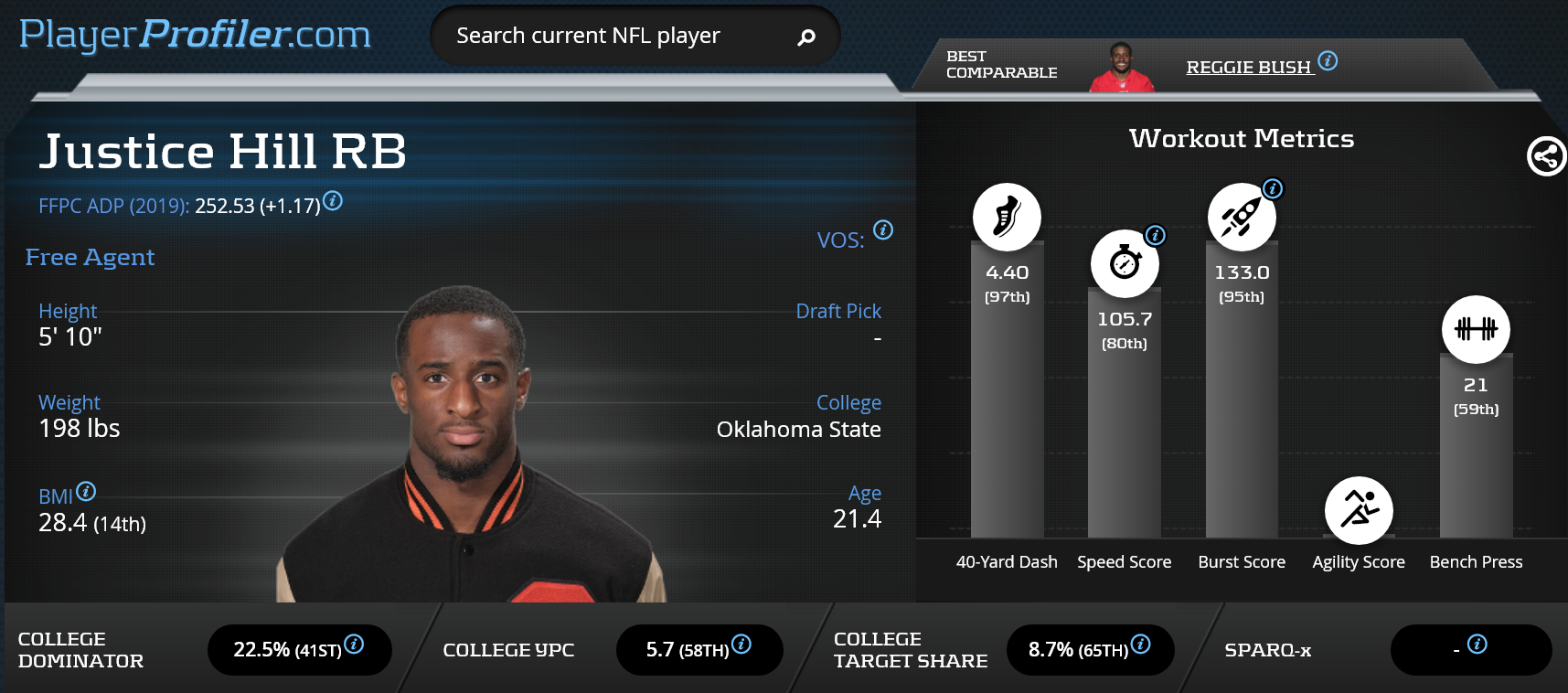Click the Reggie Bush thumbnail photo

(1121, 68)
